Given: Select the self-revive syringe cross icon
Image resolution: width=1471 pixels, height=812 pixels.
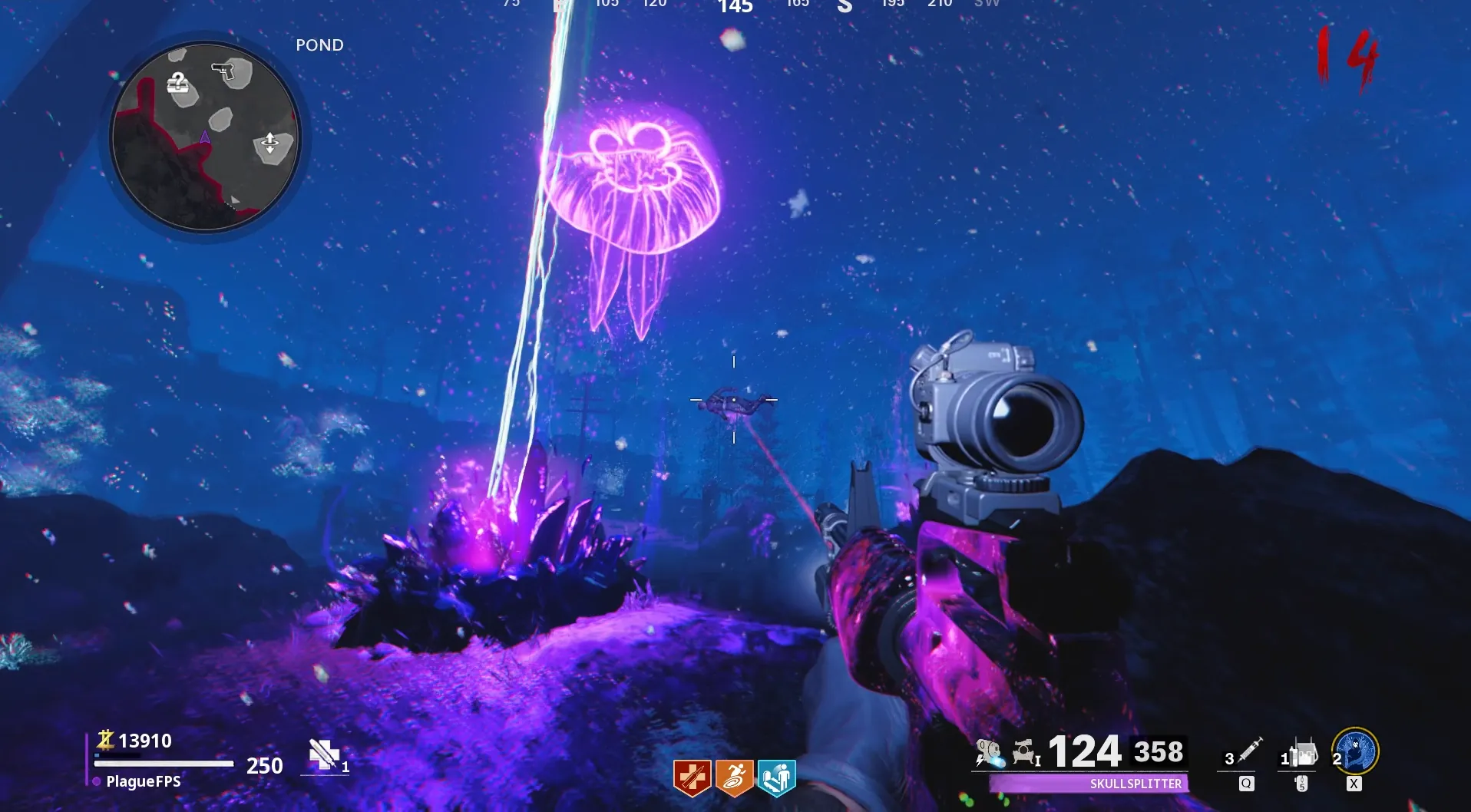Looking at the screenshot, I should point(322,754).
